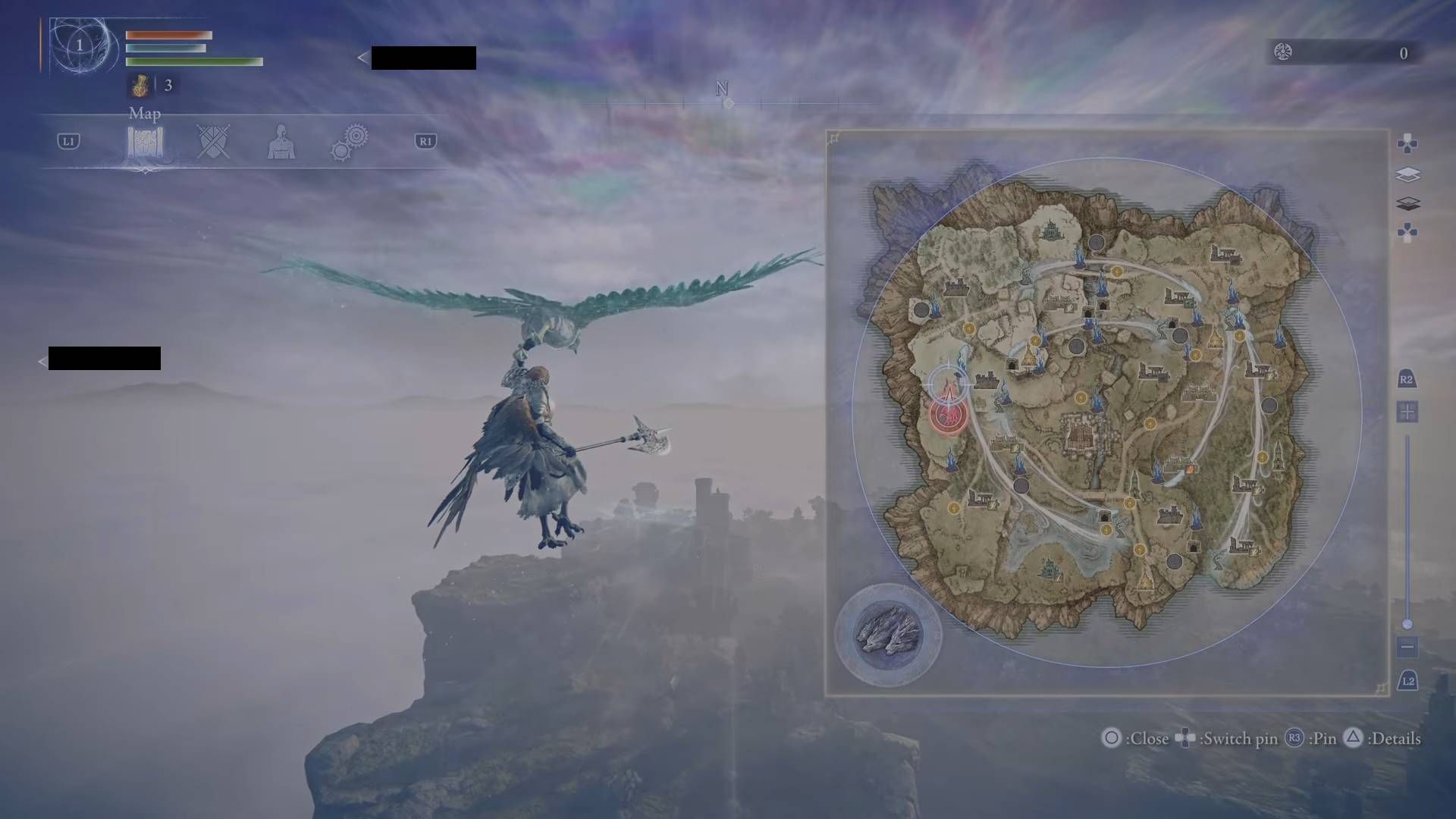Select the Map tab labeled Map
1456x819 pixels.
145,114
